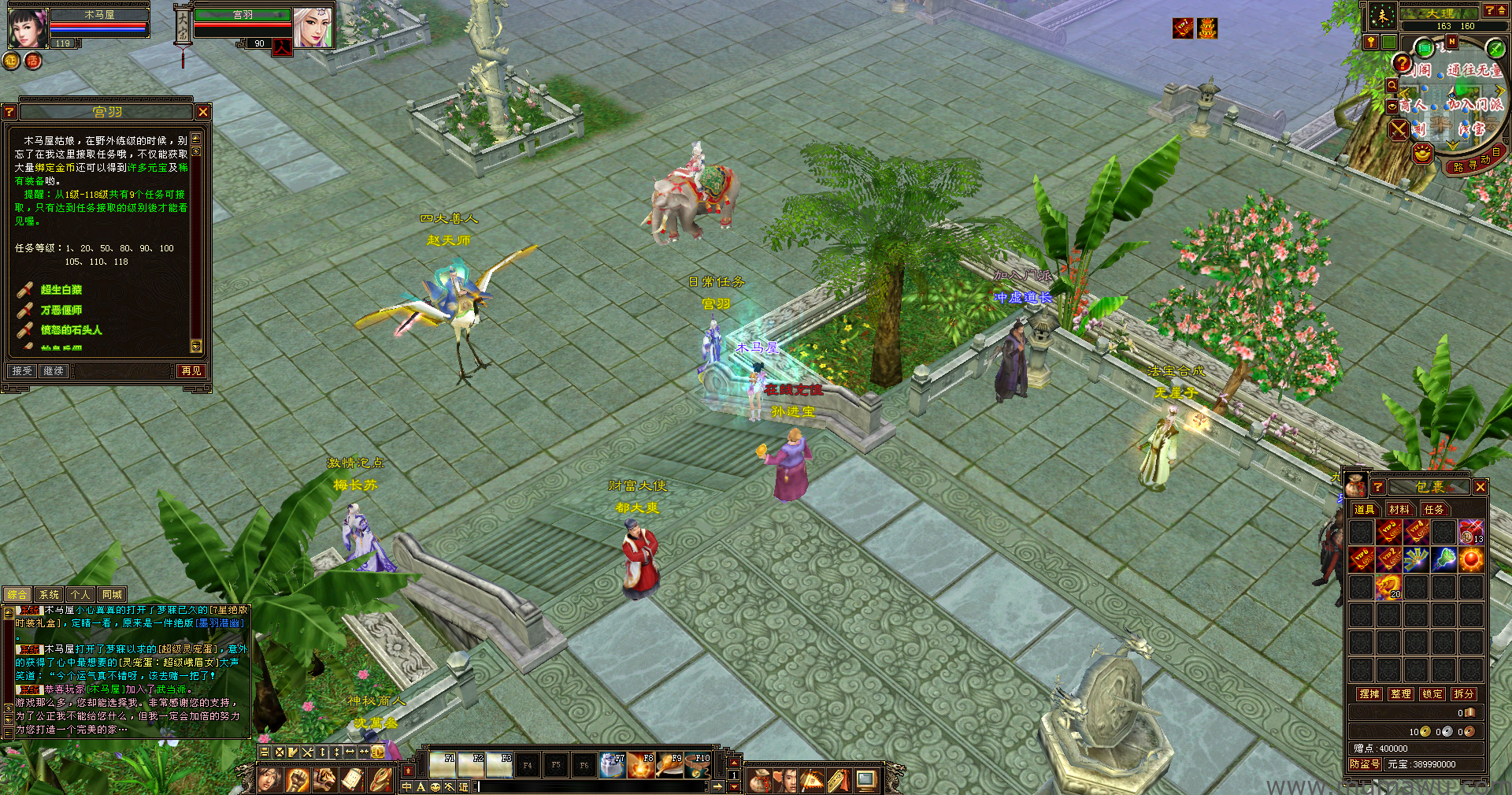
Task: Close the 包裹 inventory window
Action: click(x=1480, y=487)
